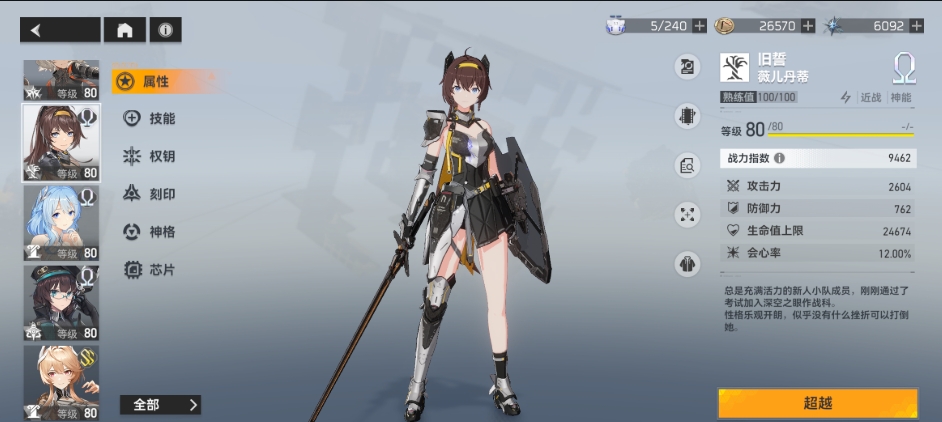
Task: Open the character profile card icon
Action: (687, 67)
